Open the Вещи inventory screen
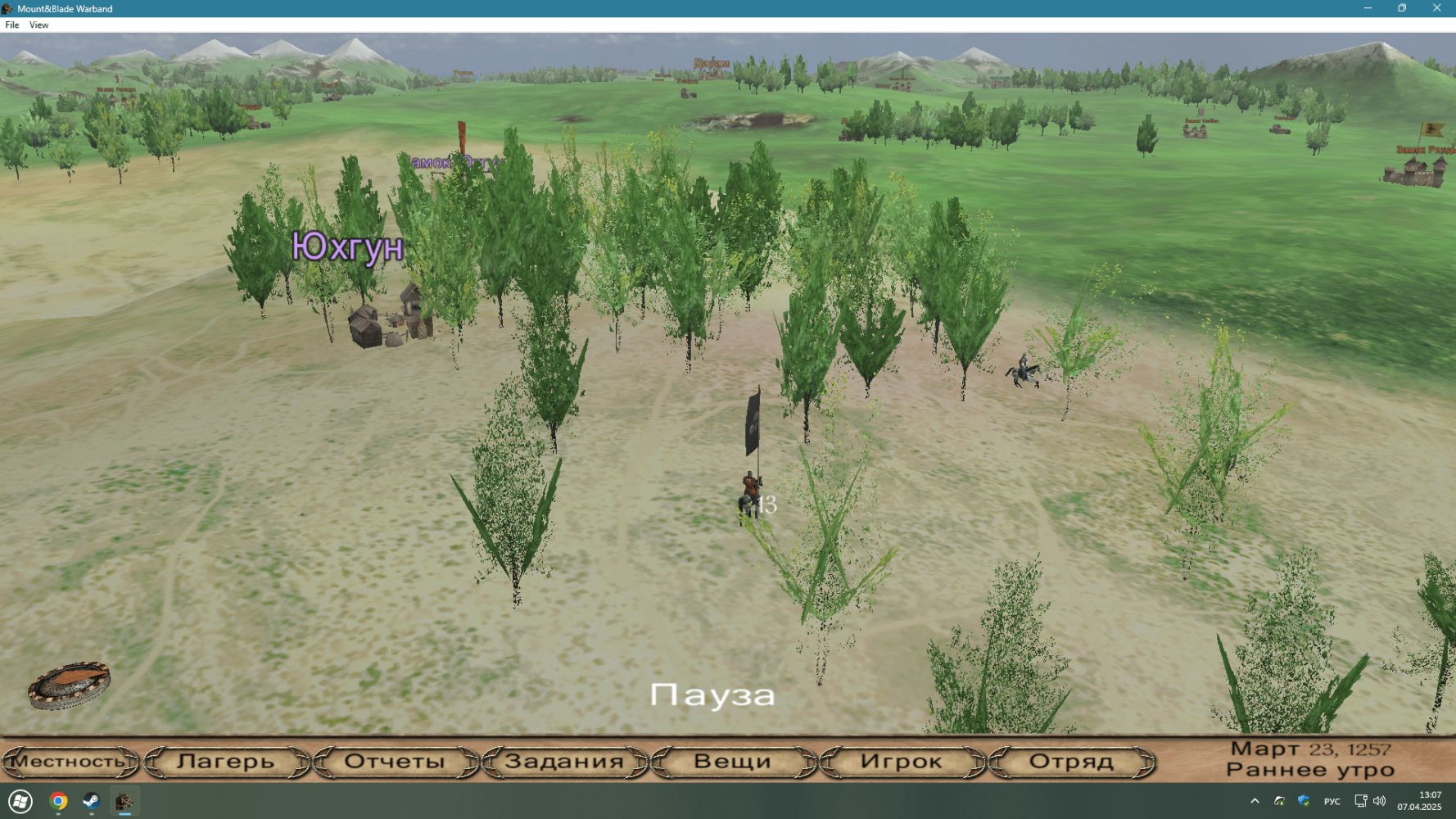The width and height of the screenshot is (1456, 819). (733, 762)
